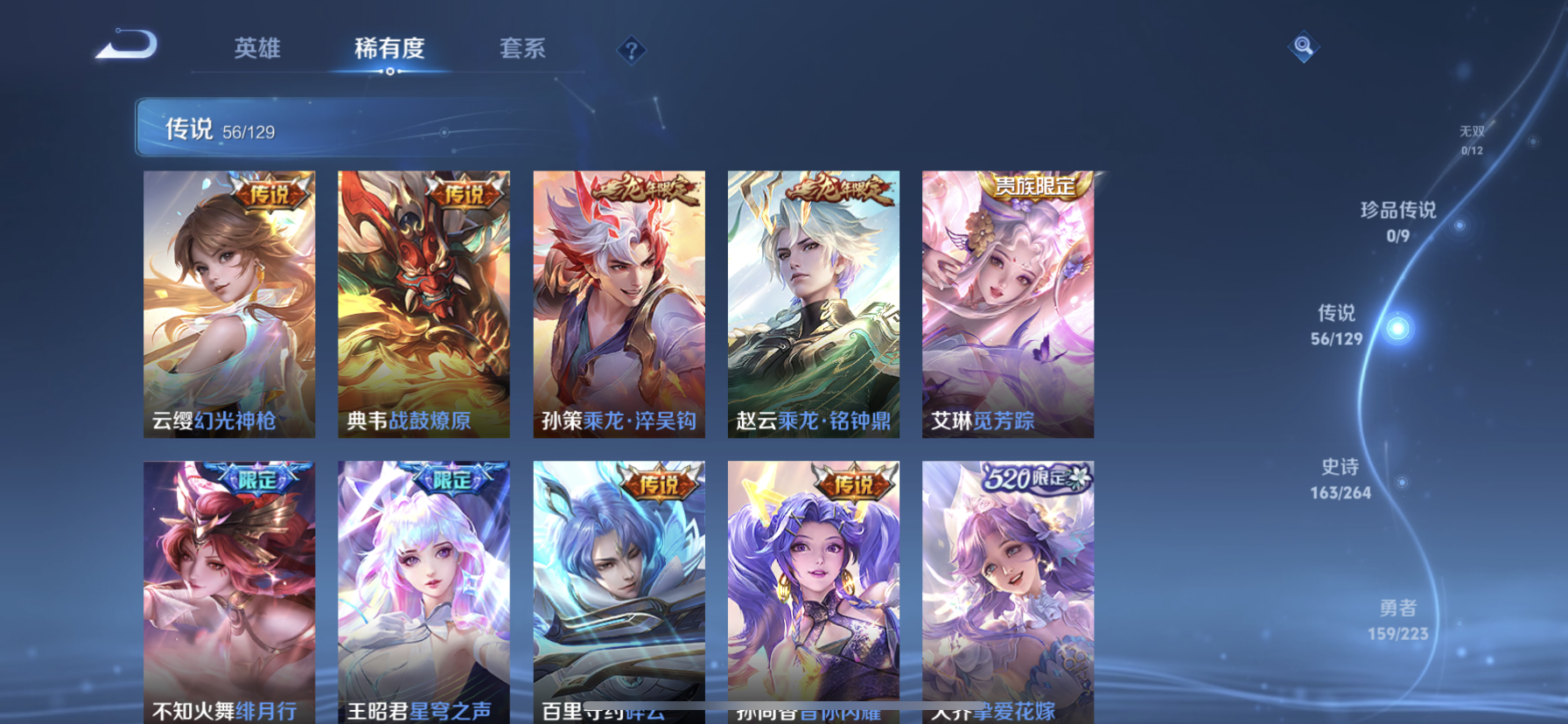Choose the 典韦 战鼓燎原 skin card

click(x=423, y=303)
